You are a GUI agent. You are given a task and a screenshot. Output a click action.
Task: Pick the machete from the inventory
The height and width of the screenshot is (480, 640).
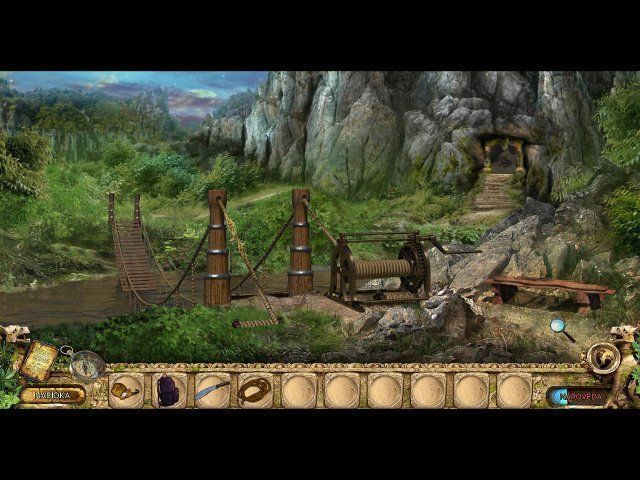(x=212, y=390)
